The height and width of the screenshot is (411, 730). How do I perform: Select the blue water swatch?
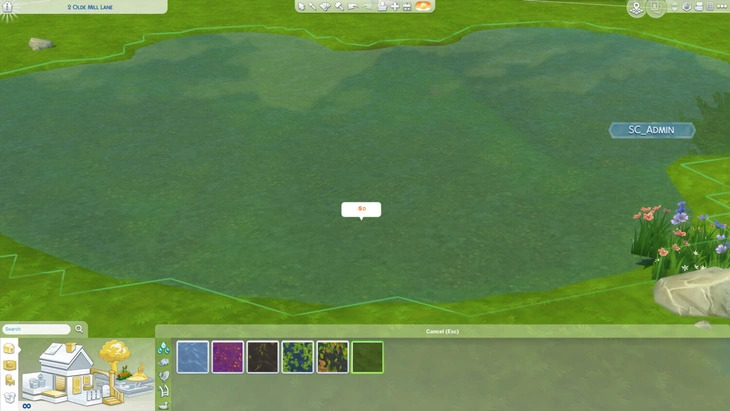(193, 357)
